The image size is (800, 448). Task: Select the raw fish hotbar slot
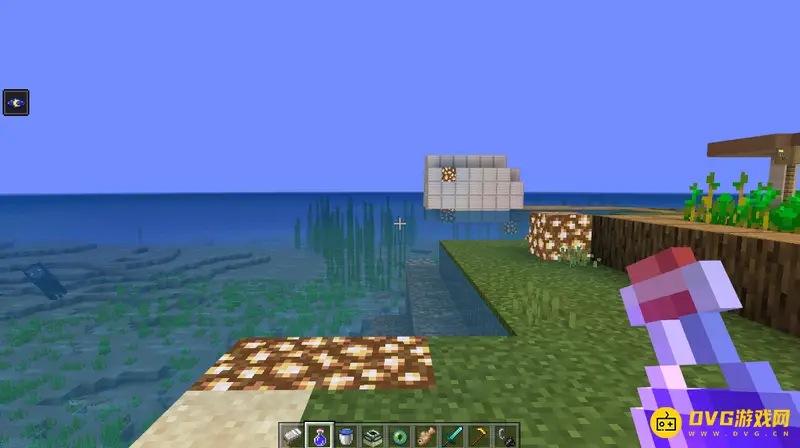pos(426,435)
